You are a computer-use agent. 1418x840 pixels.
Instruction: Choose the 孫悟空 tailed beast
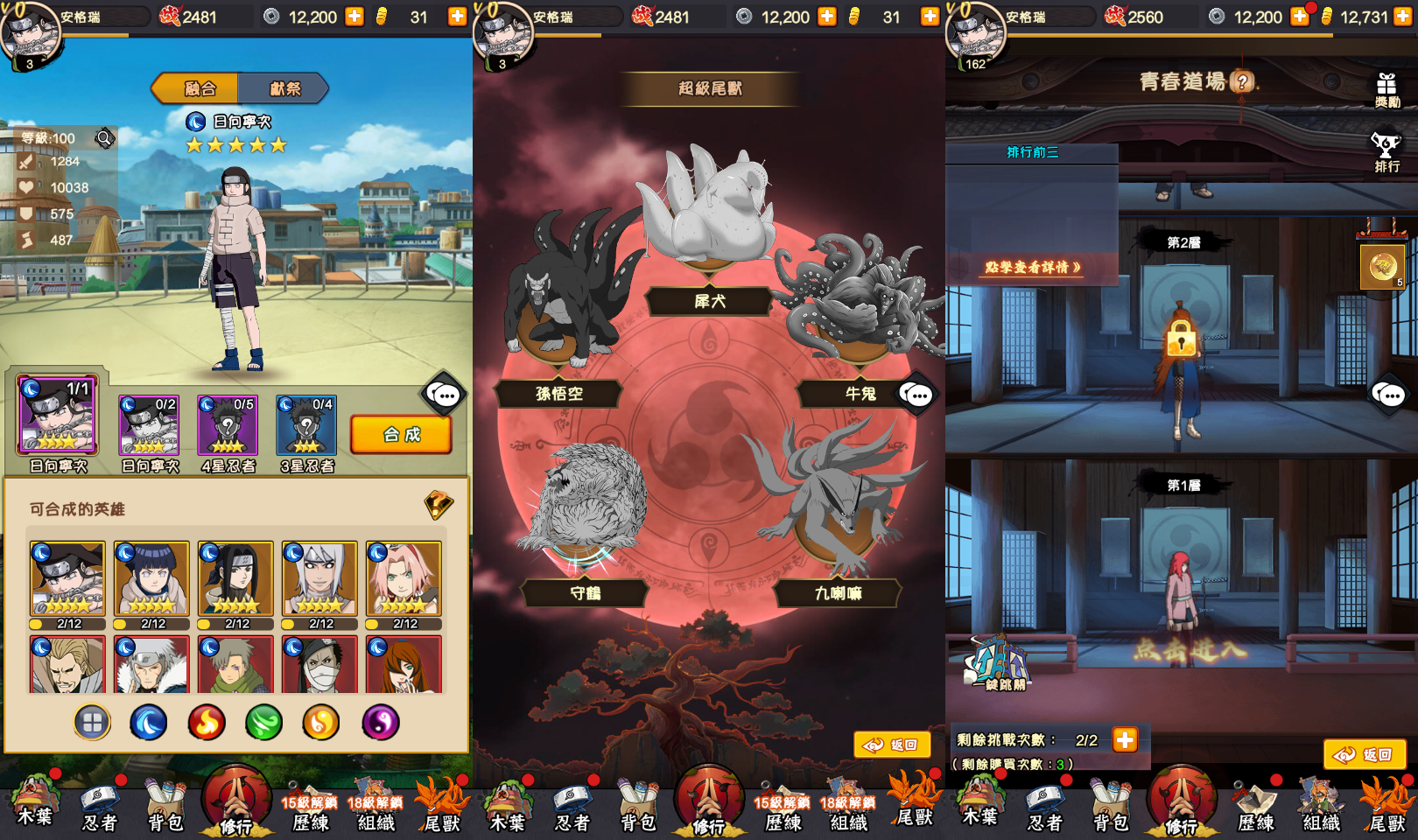pyautogui.click(x=559, y=394)
